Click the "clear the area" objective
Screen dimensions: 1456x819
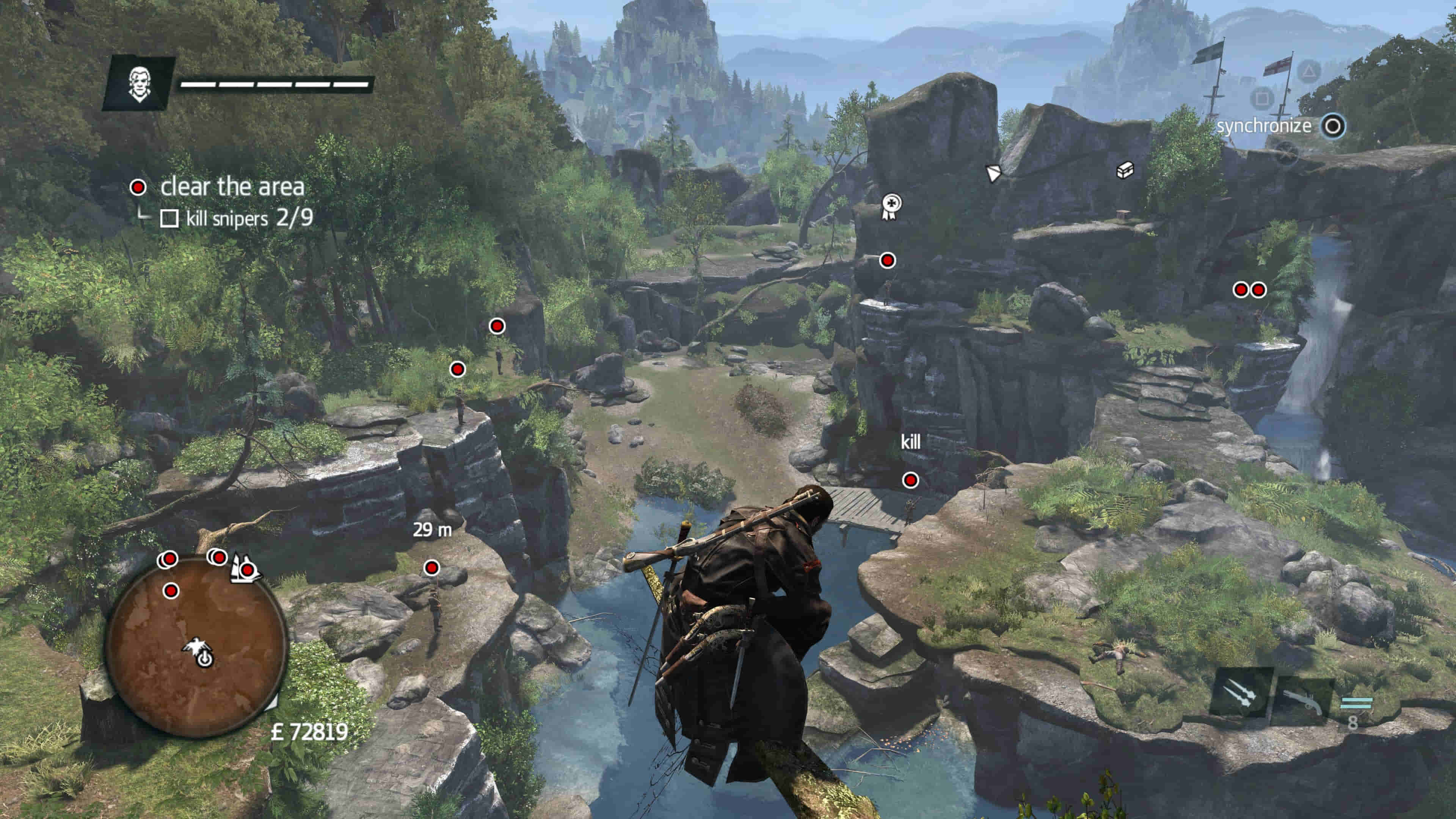click(232, 187)
